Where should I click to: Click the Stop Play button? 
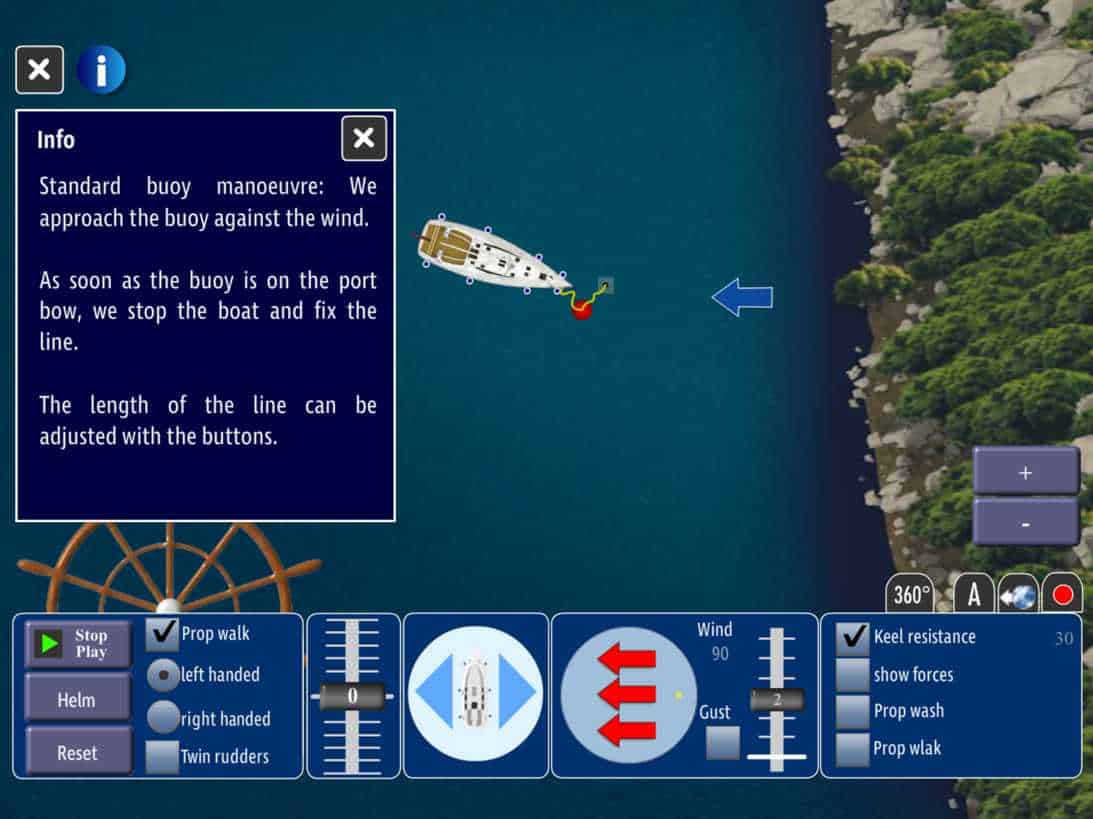pos(78,643)
